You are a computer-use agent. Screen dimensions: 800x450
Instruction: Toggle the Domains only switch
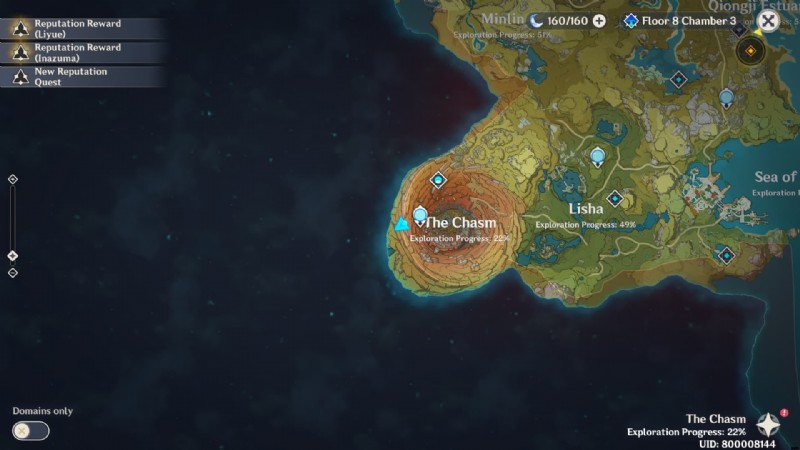31,431
